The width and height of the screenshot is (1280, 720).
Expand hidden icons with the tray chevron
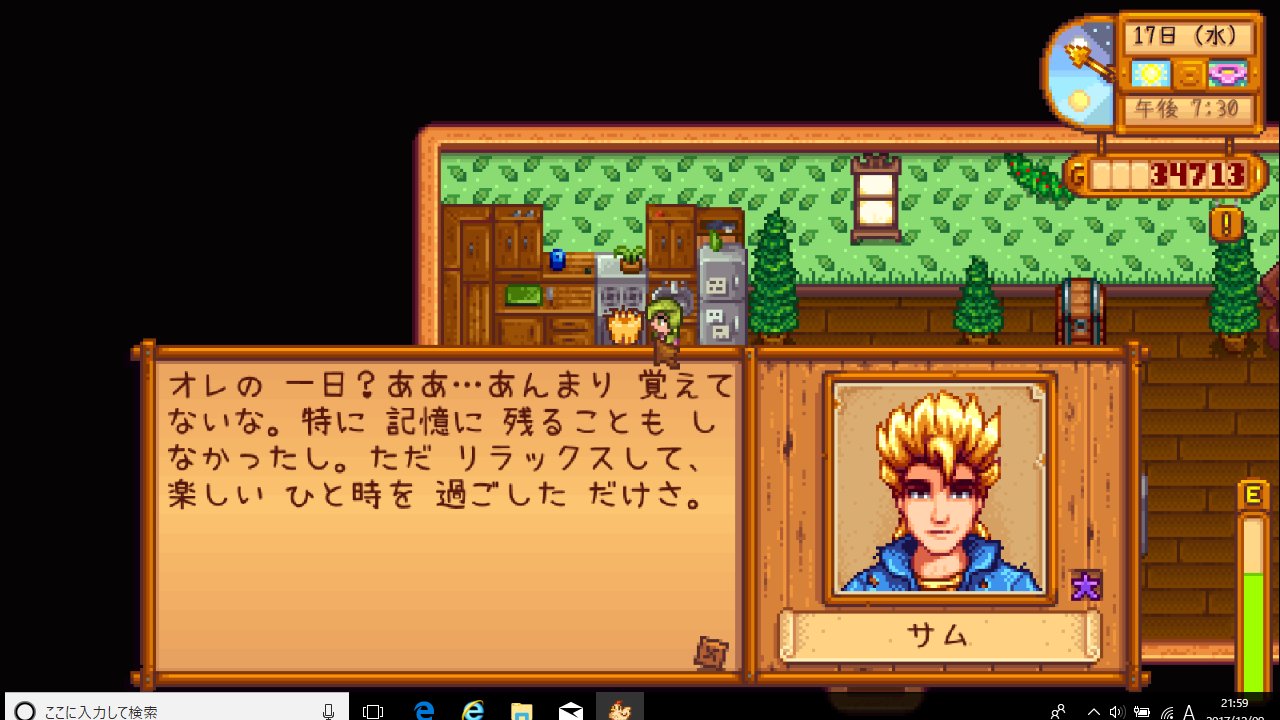[x=1093, y=711]
